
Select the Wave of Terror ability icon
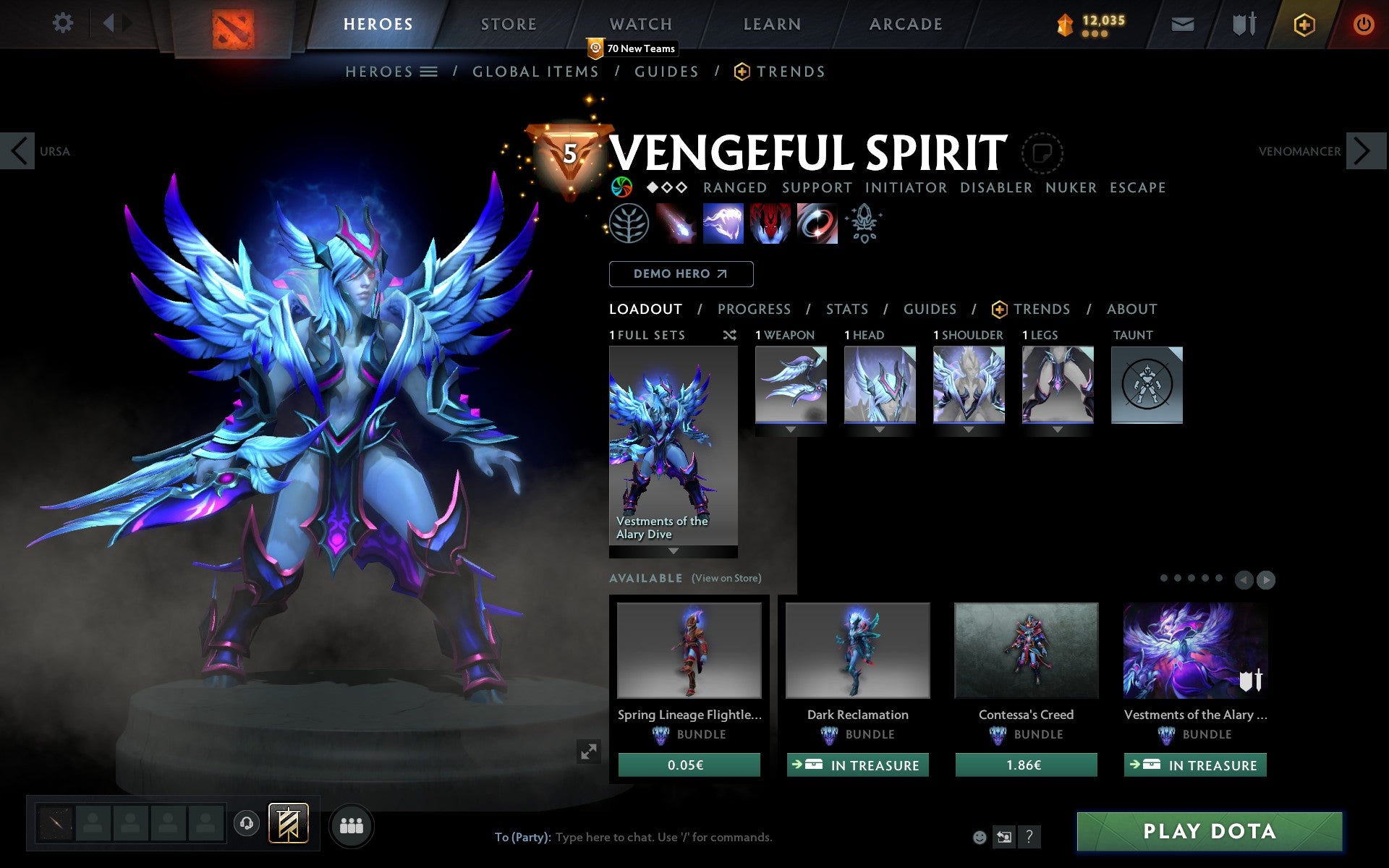(723, 224)
